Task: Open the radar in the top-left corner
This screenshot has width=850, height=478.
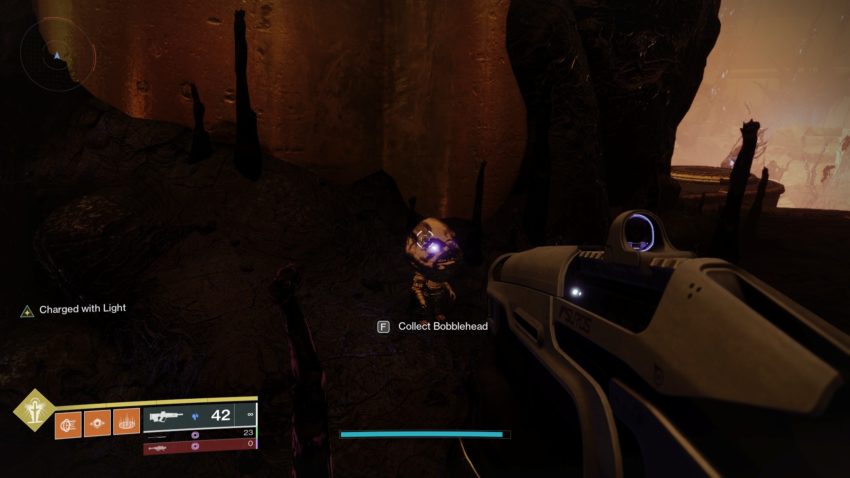Action: click(x=57, y=55)
